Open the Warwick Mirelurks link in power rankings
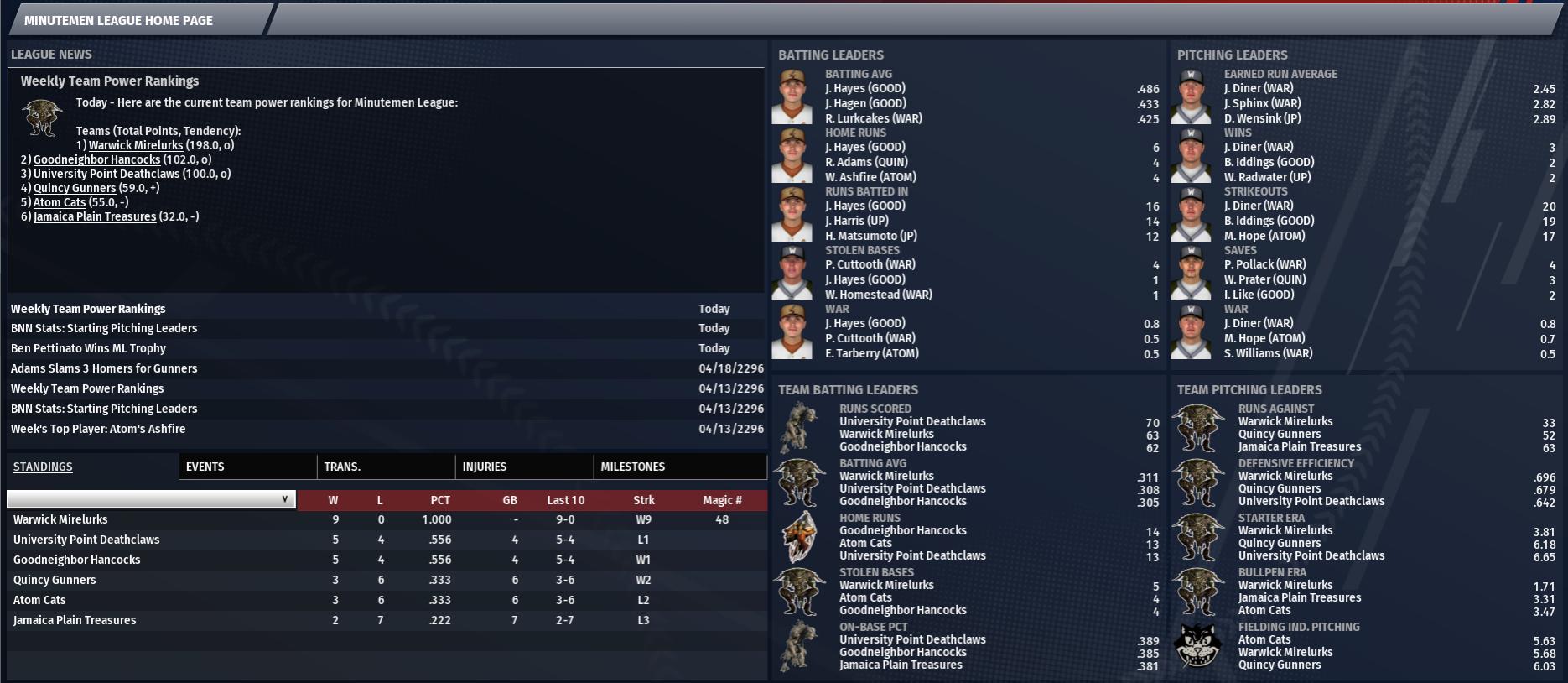 click(x=136, y=145)
